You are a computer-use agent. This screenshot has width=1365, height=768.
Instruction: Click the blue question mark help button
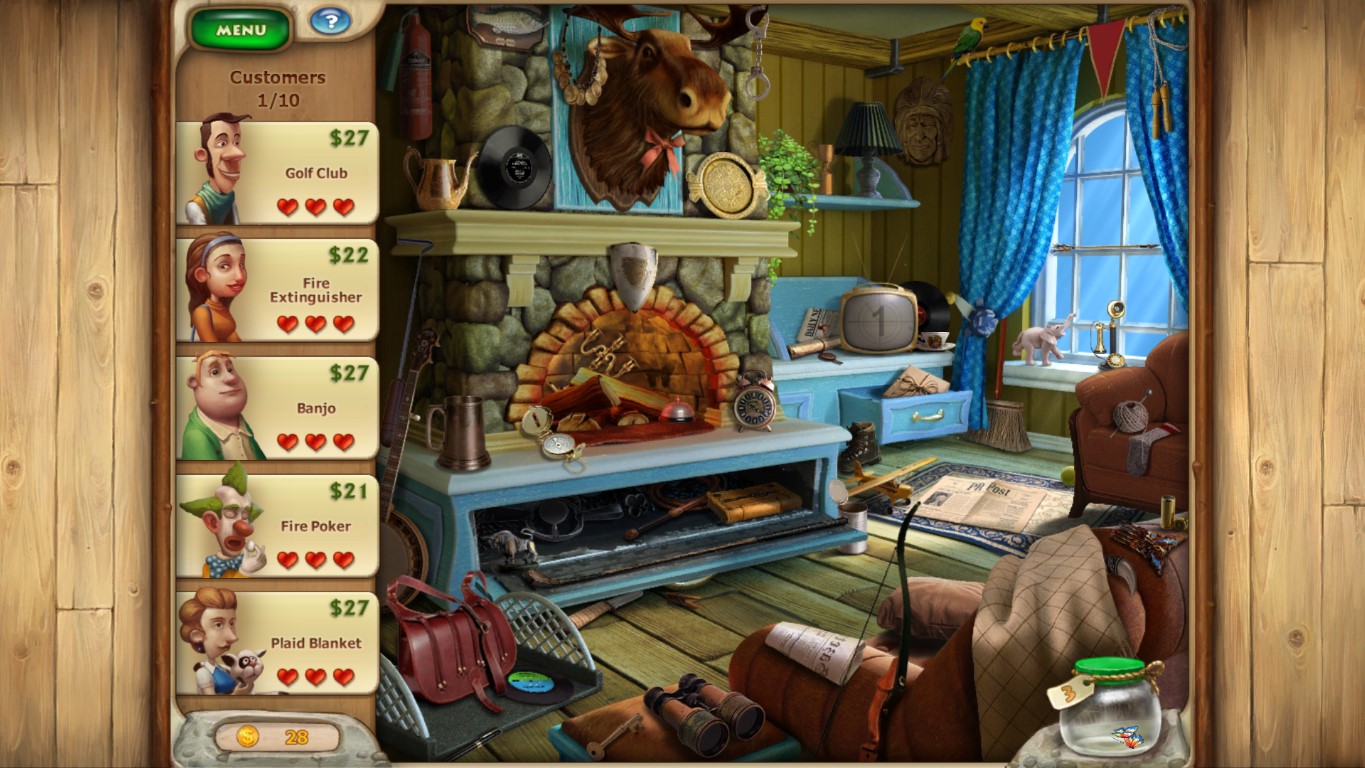[329, 22]
